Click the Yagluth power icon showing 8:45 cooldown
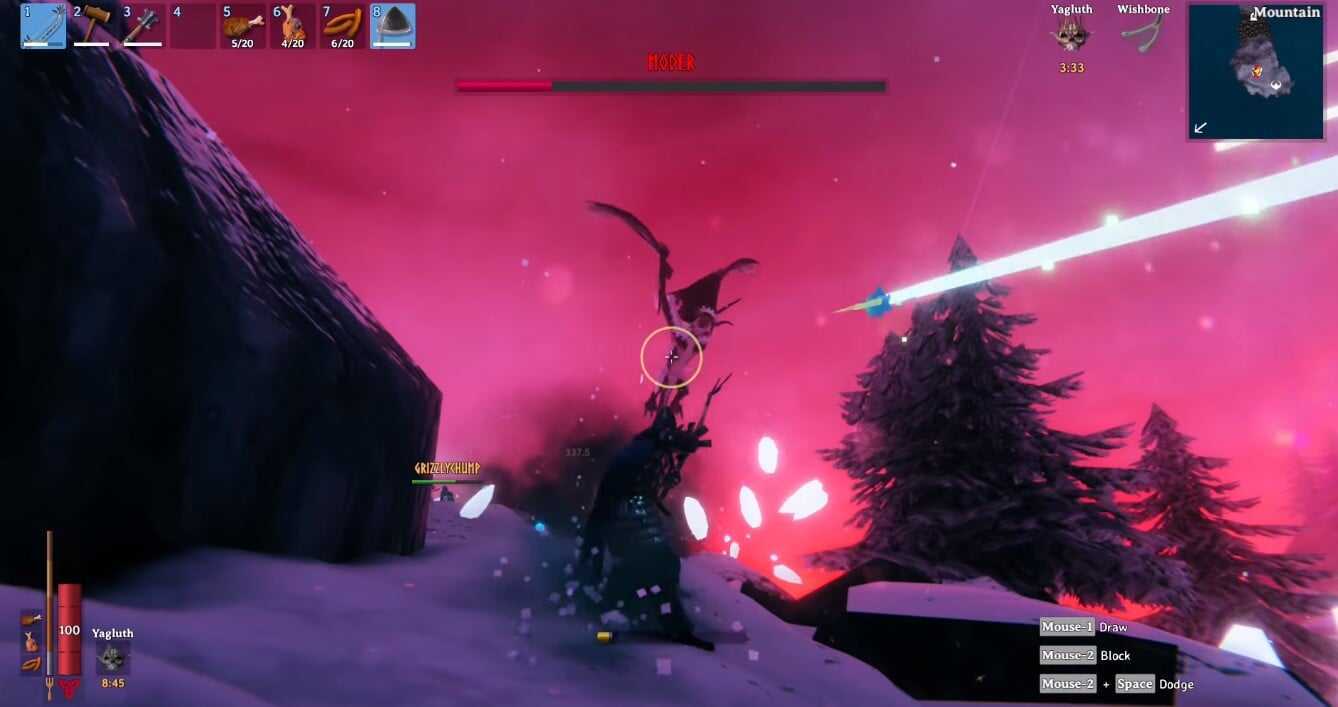This screenshot has height=707, width=1338. [x=112, y=658]
